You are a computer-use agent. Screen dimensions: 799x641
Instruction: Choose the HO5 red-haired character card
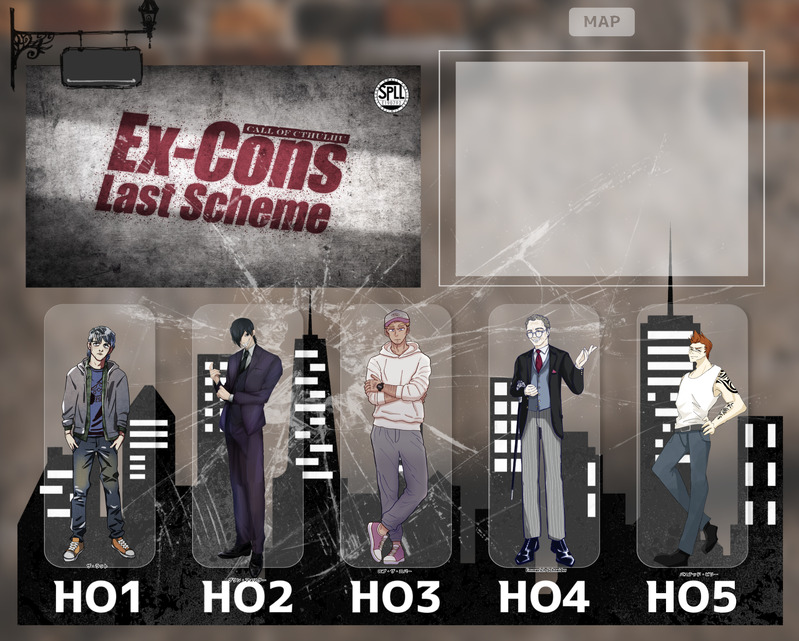point(692,437)
